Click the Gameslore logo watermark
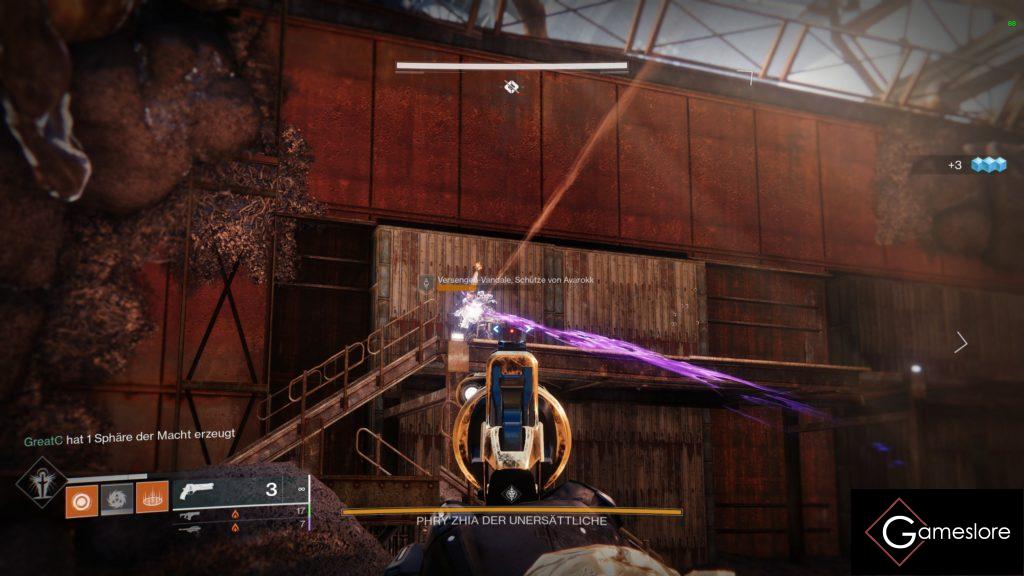Viewport: 1024px width, 576px height. click(x=936, y=531)
